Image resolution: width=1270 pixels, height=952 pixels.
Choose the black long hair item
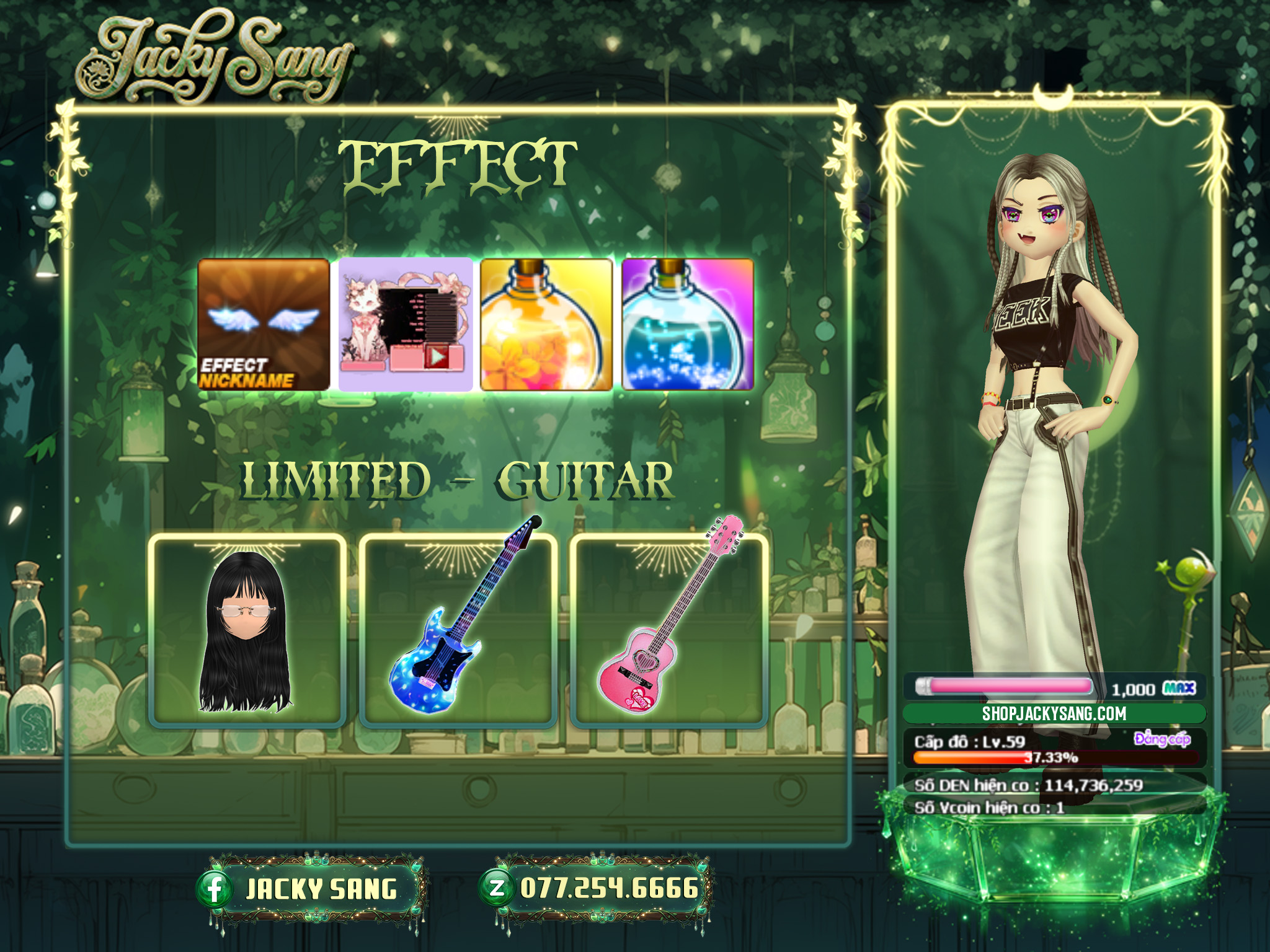click(x=247, y=630)
